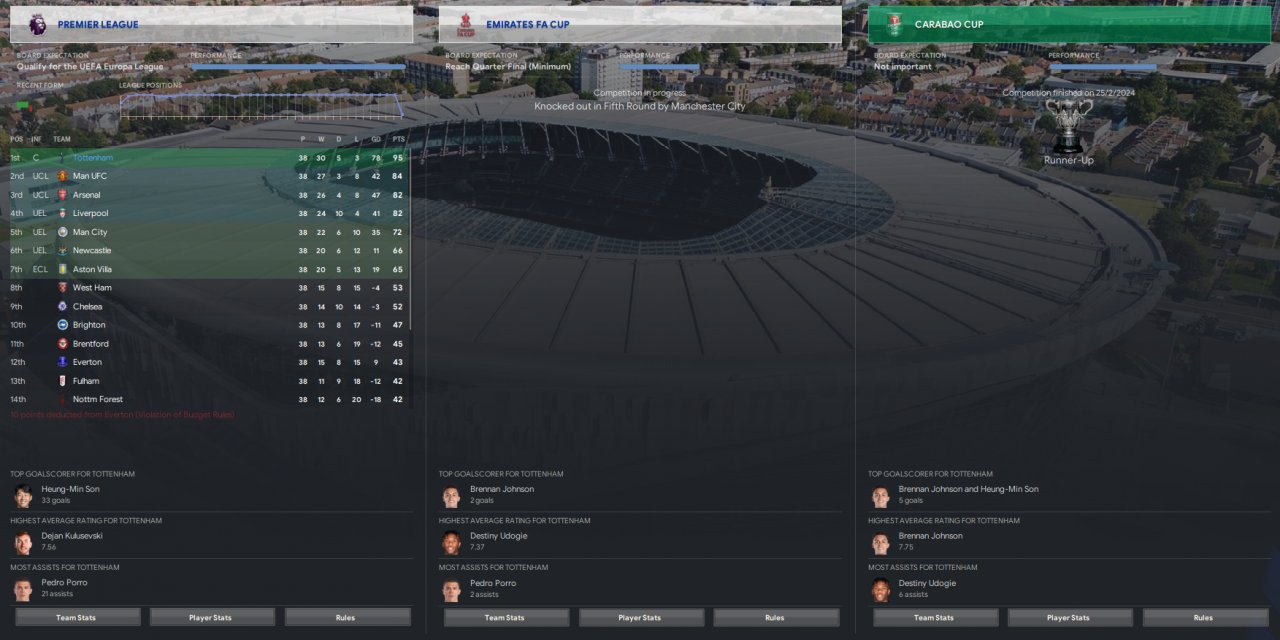Open Nottm Forest from the league table
1280x640 pixels.
coord(98,399)
